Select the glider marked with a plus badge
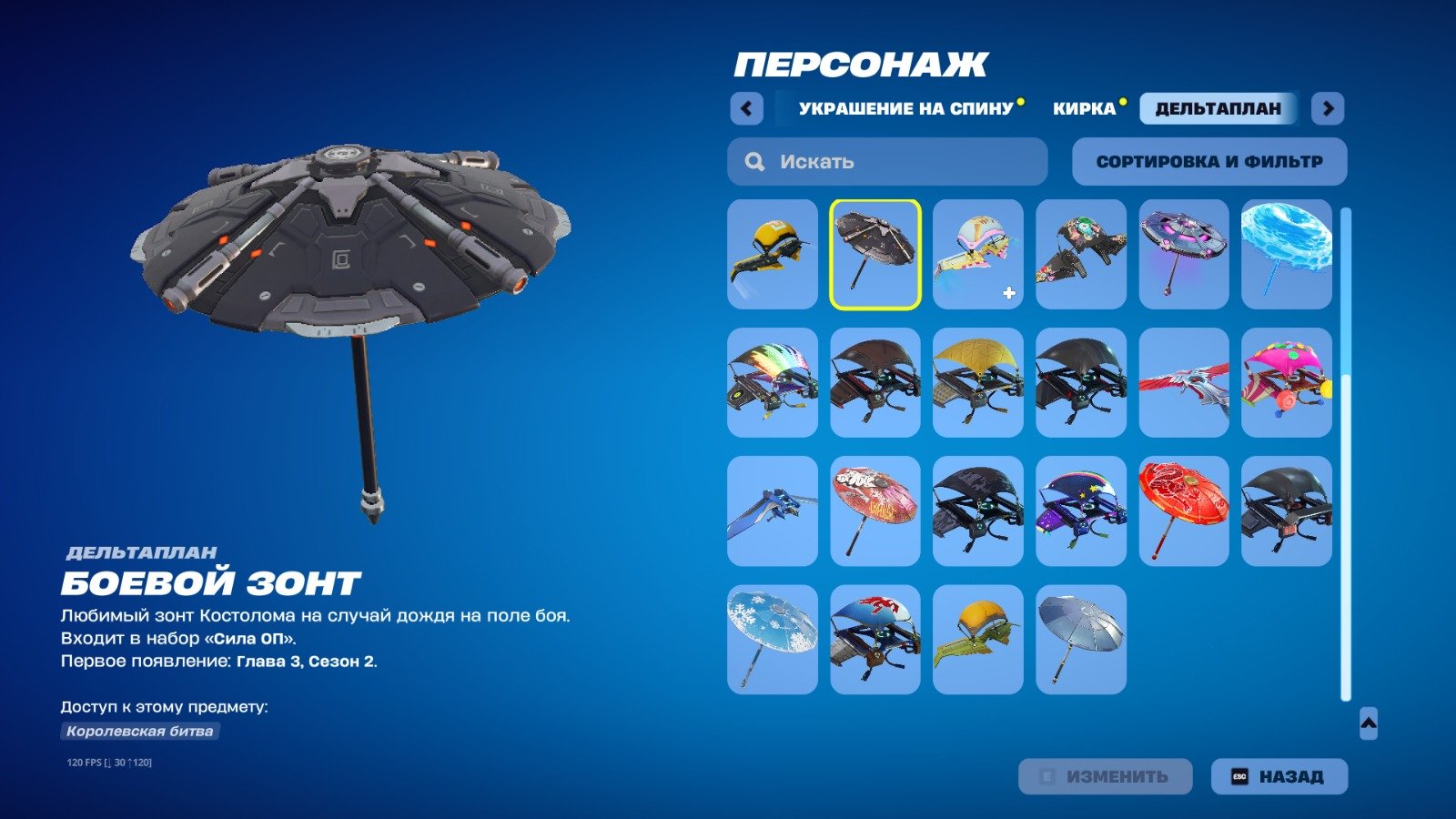This screenshot has width=1456, height=819. click(976, 253)
